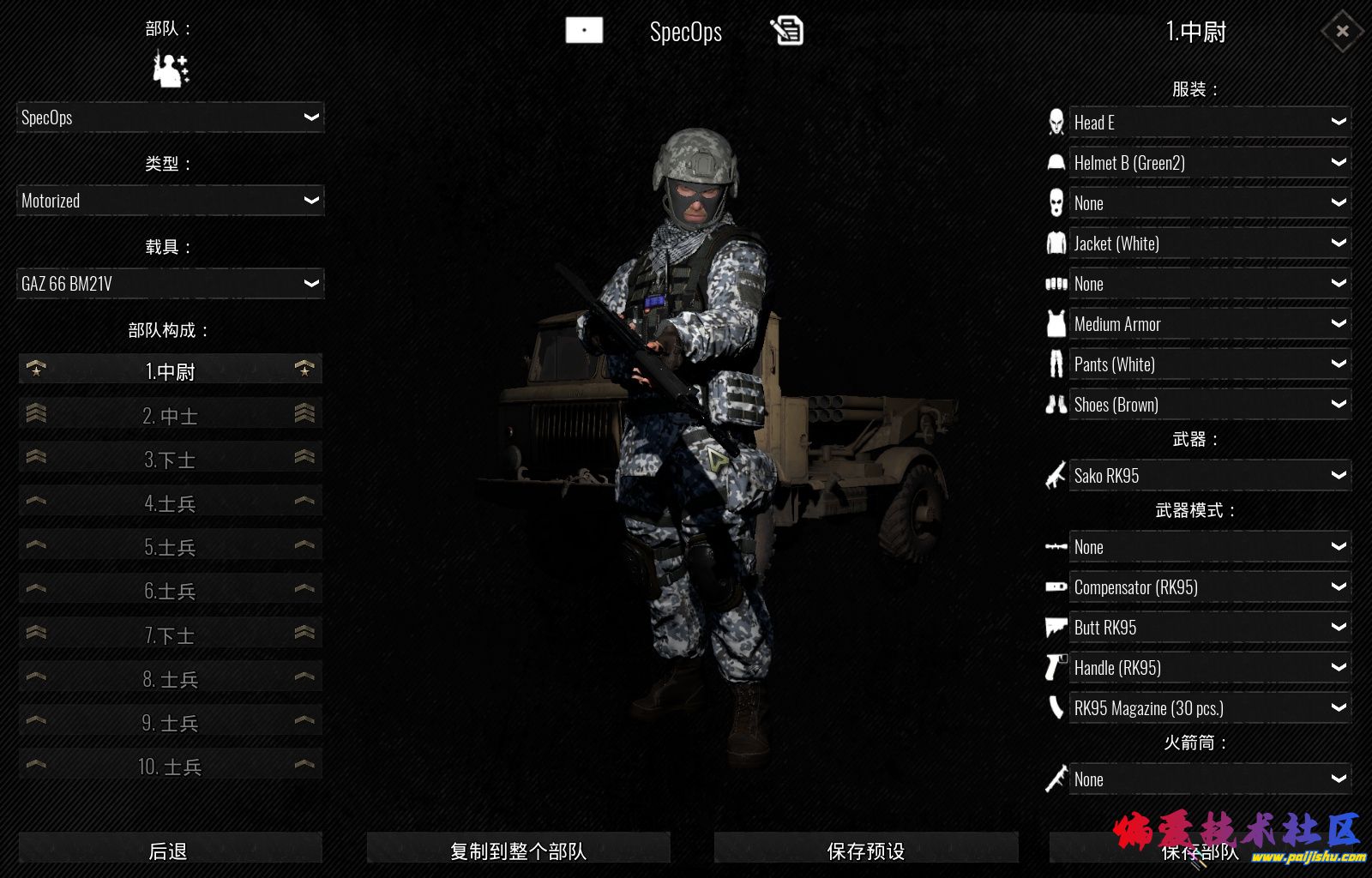Open the Motorized type dropdown

(x=170, y=201)
